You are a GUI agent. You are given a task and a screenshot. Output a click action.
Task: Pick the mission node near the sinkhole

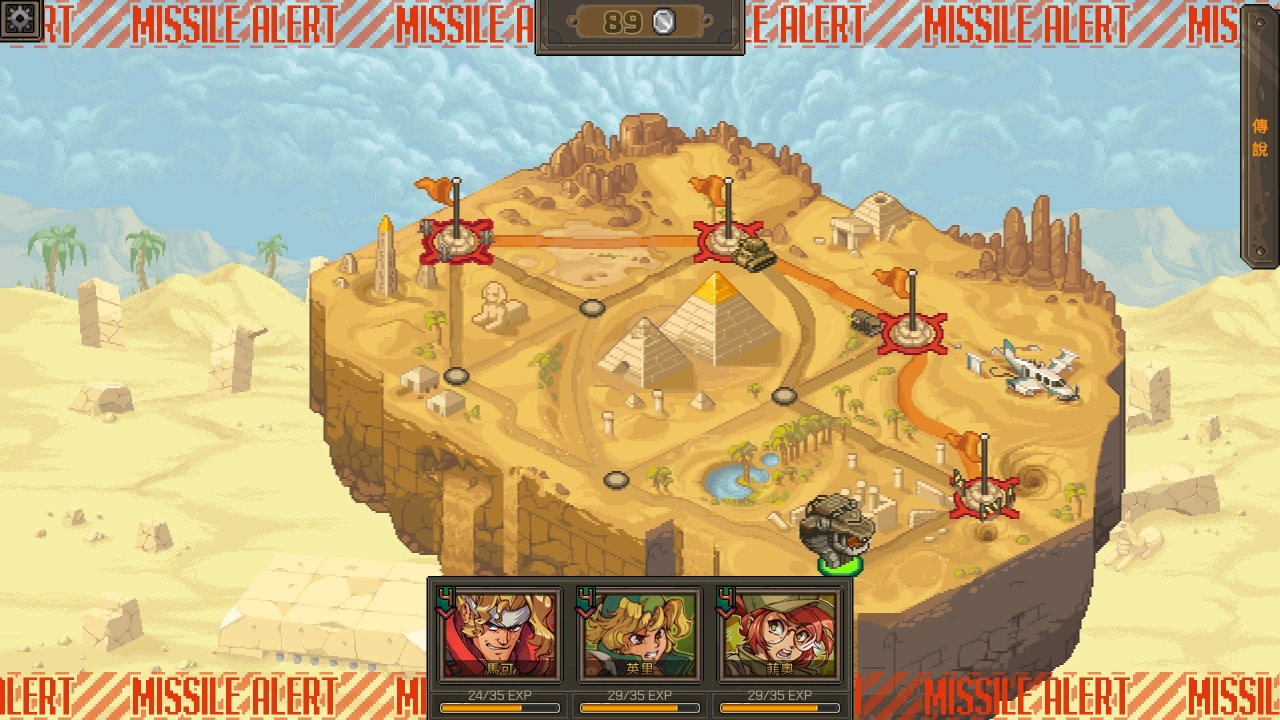click(x=984, y=496)
